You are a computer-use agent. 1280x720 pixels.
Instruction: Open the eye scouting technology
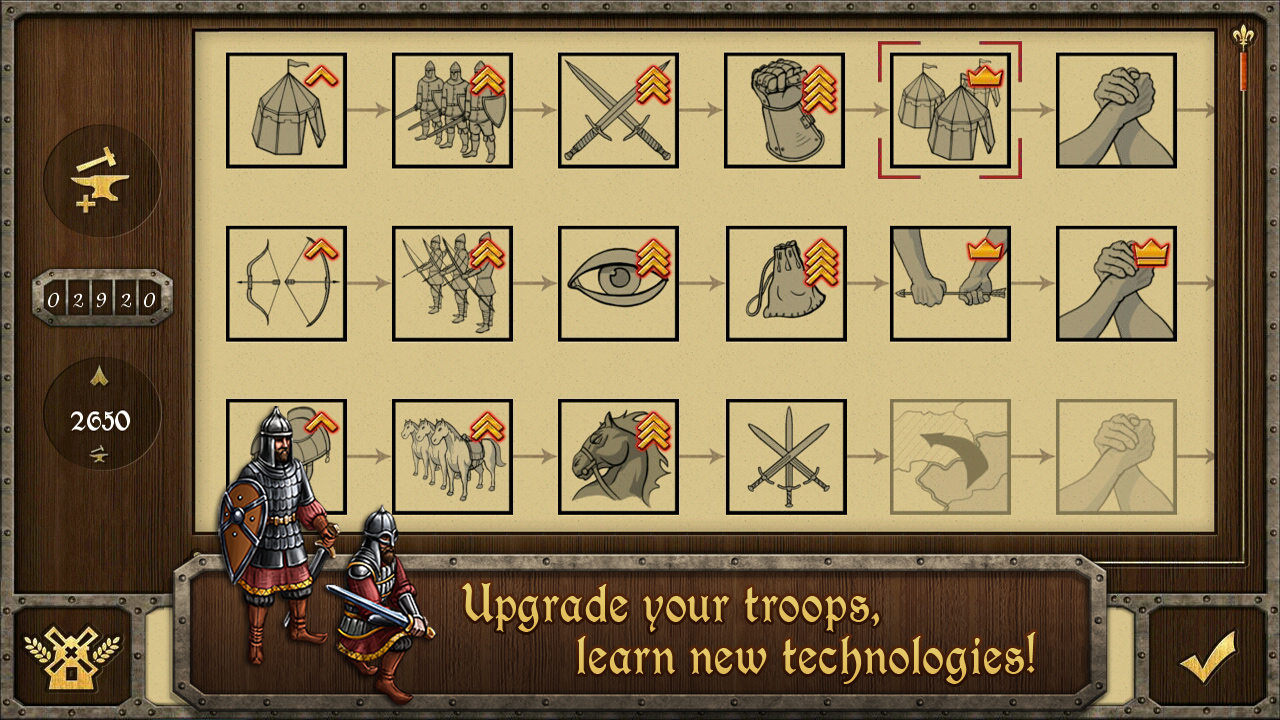point(618,283)
